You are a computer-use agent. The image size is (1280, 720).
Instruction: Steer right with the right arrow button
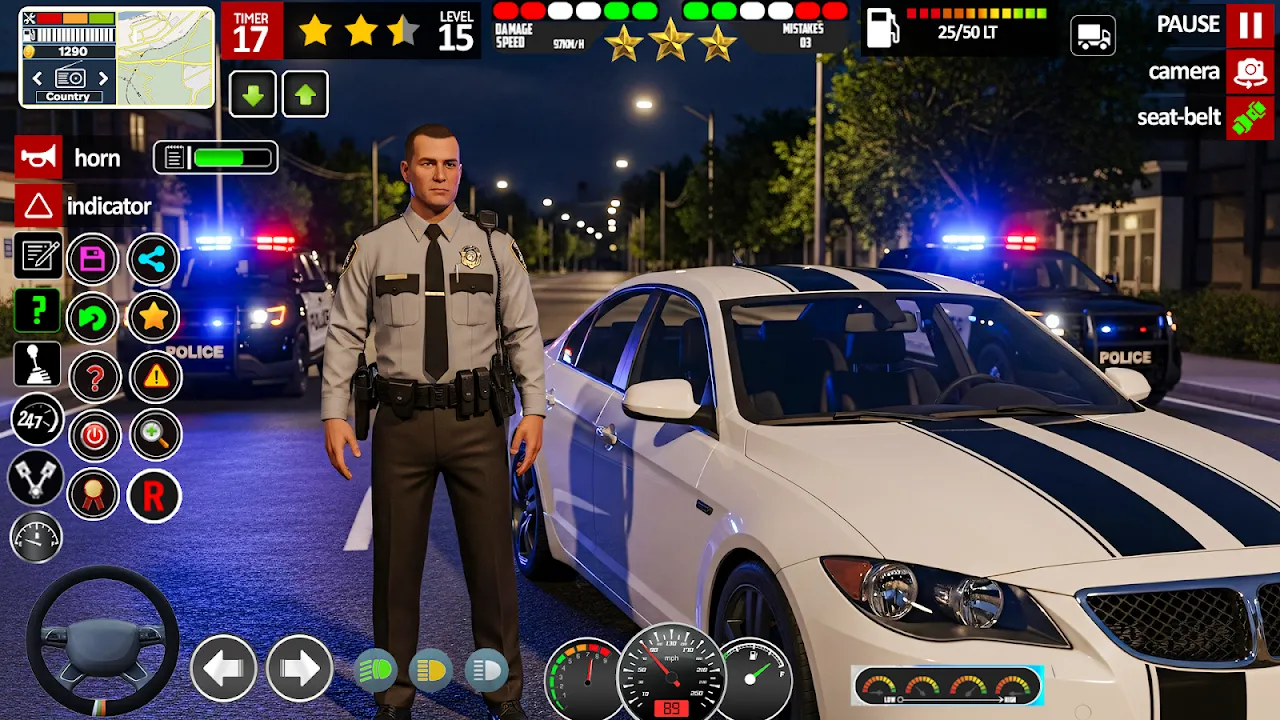299,667
